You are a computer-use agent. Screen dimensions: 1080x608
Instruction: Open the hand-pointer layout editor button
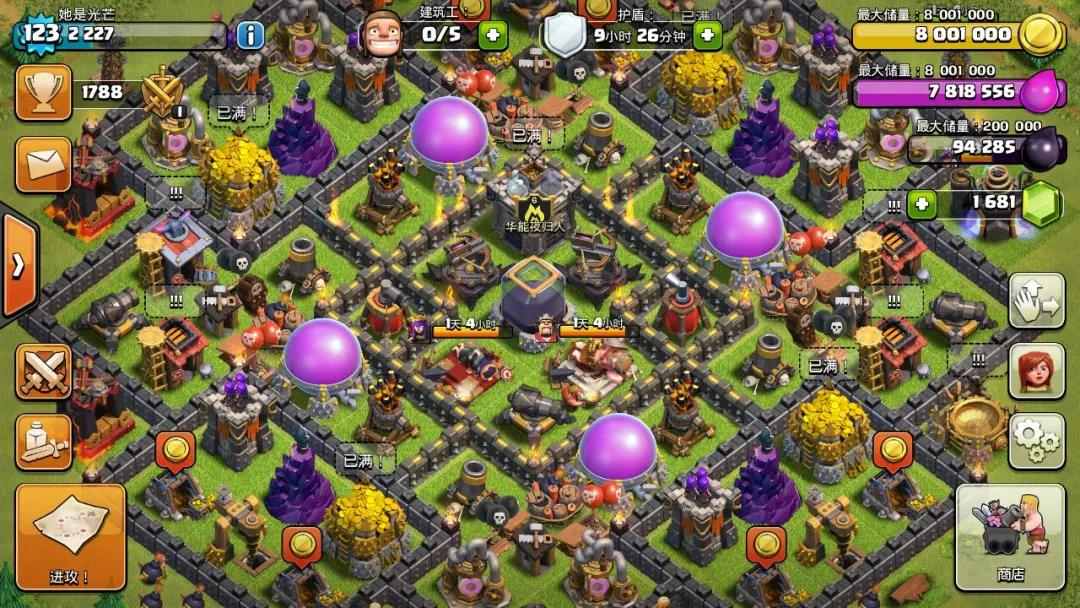1036,300
